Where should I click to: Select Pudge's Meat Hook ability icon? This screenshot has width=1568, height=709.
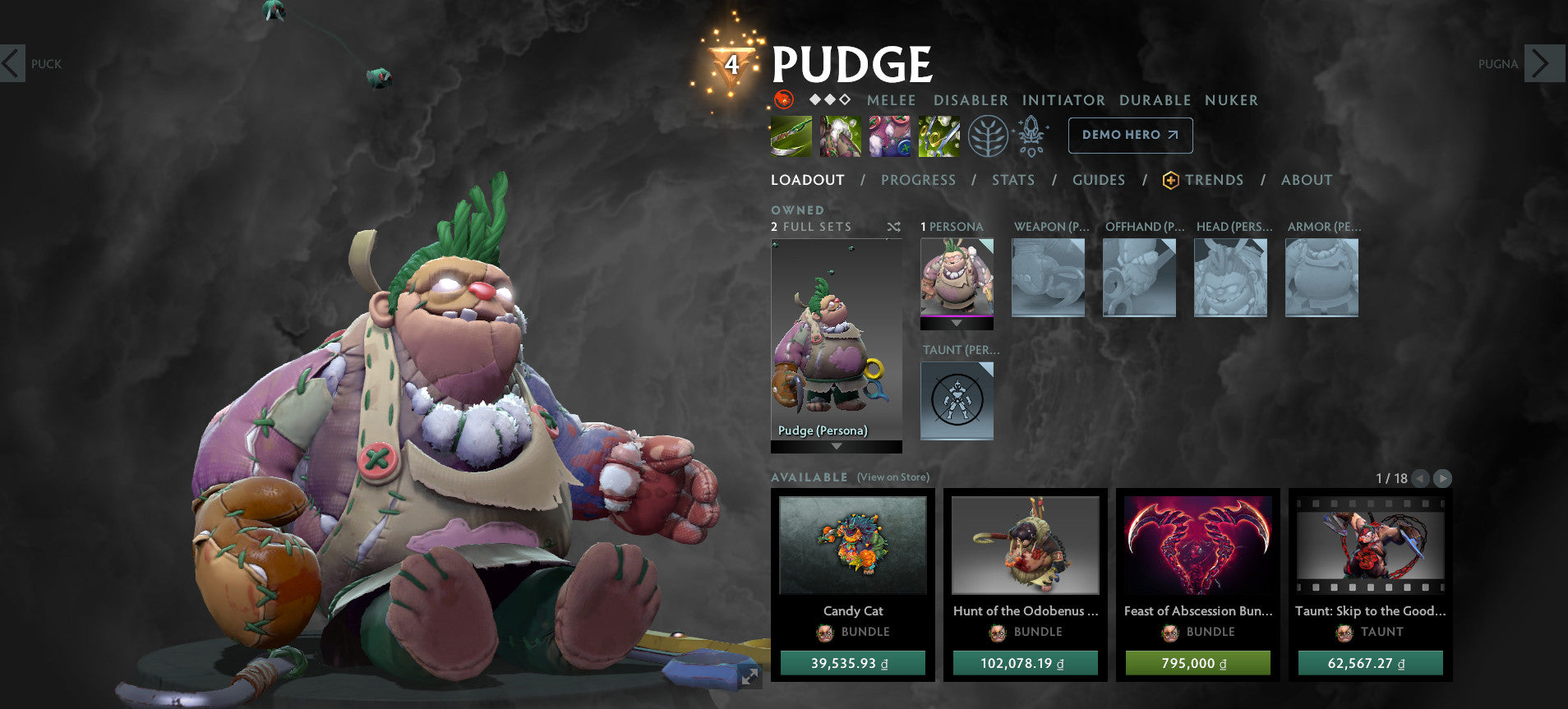click(790, 136)
